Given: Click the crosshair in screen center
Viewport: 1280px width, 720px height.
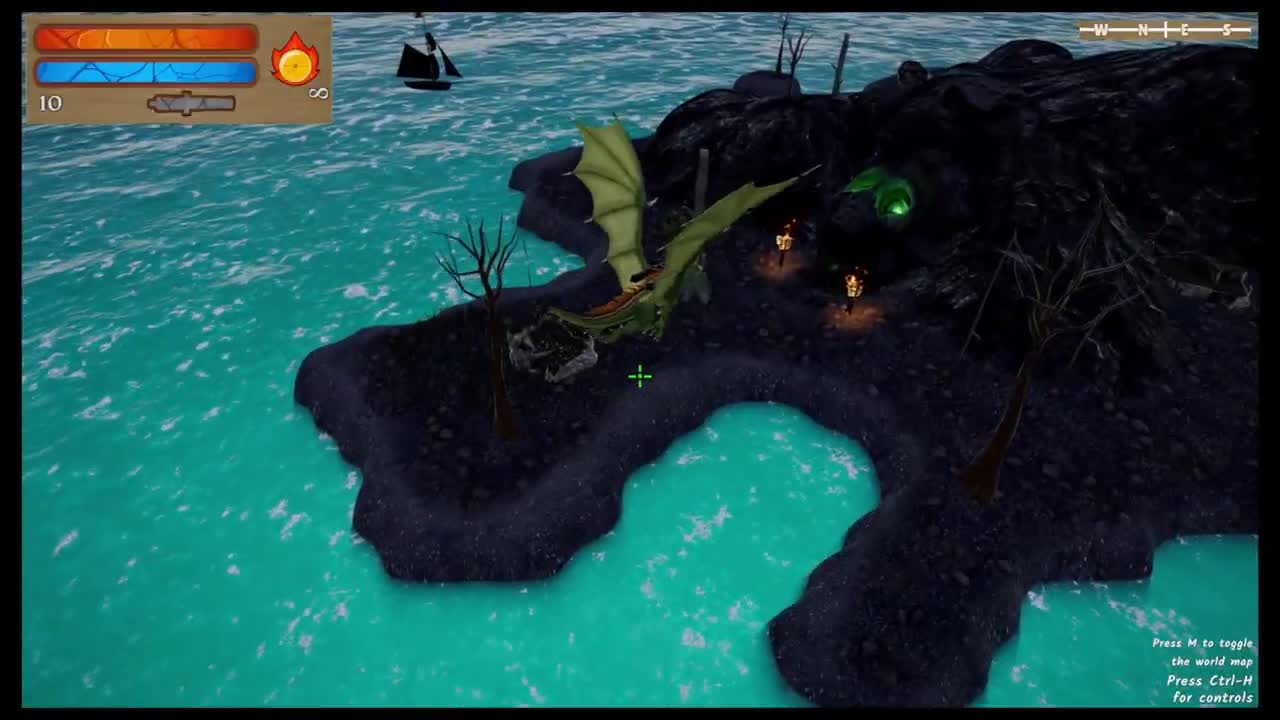Looking at the screenshot, I should (639, 376).
